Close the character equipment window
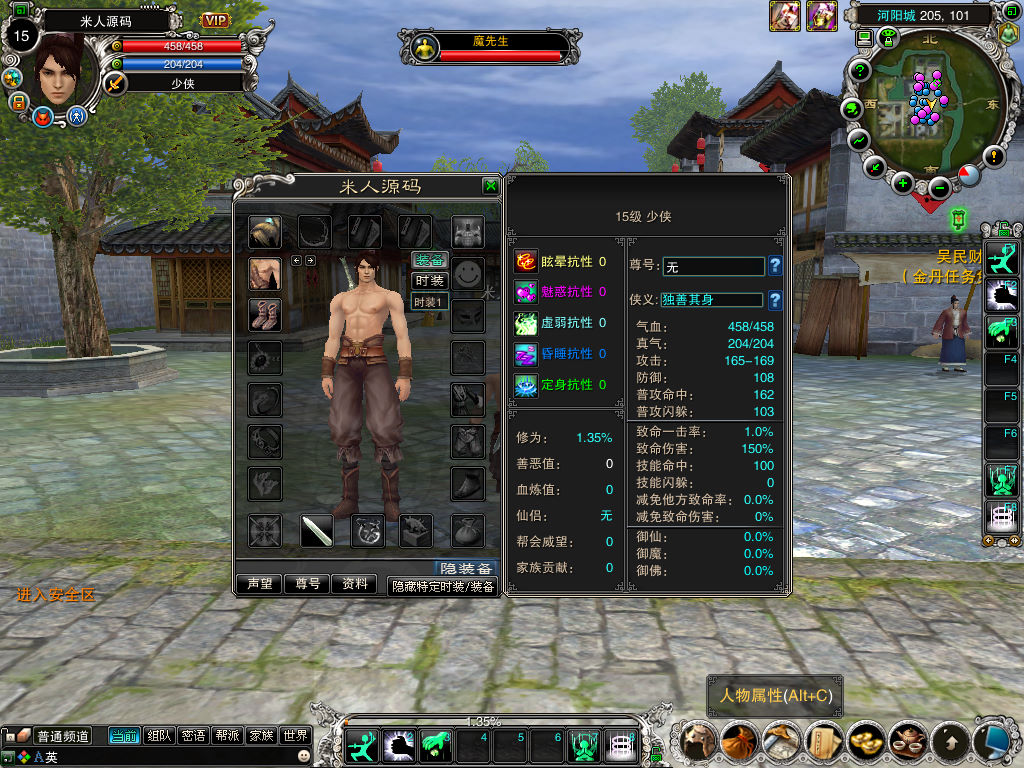 (x=490, y=186)
